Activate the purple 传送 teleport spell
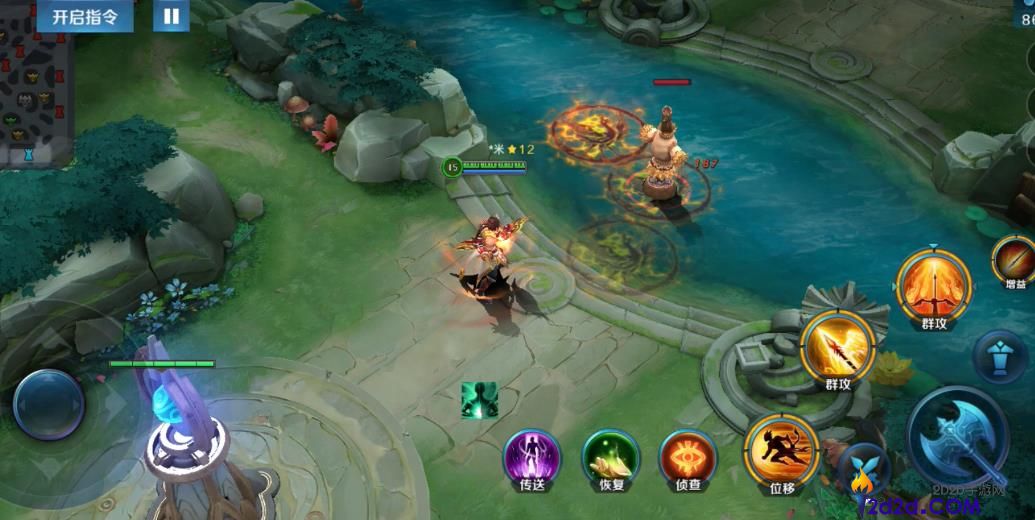This screenshot has height=520, width=1035. (x=531, y=459)
